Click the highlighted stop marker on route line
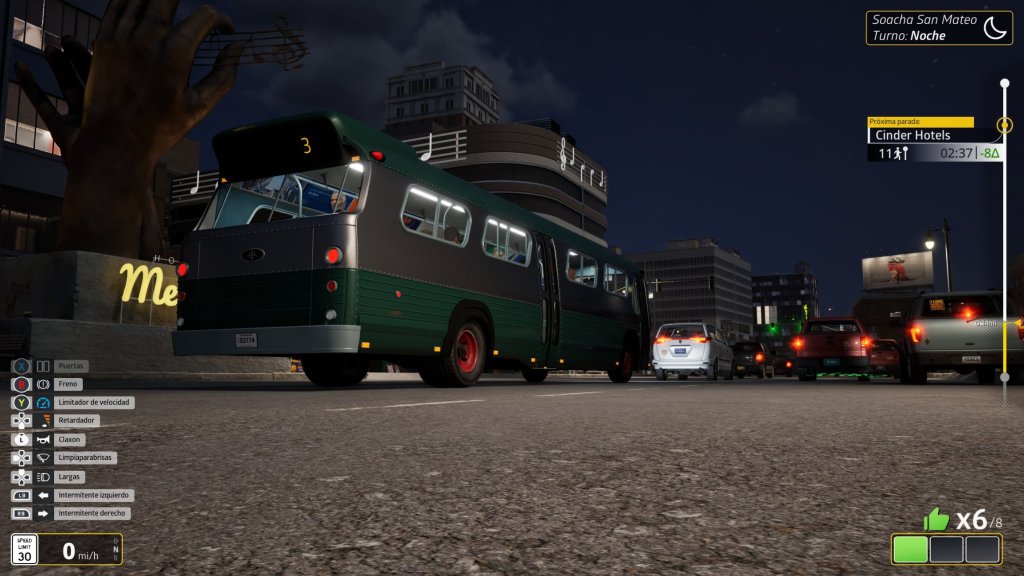 coord(1004,126)
